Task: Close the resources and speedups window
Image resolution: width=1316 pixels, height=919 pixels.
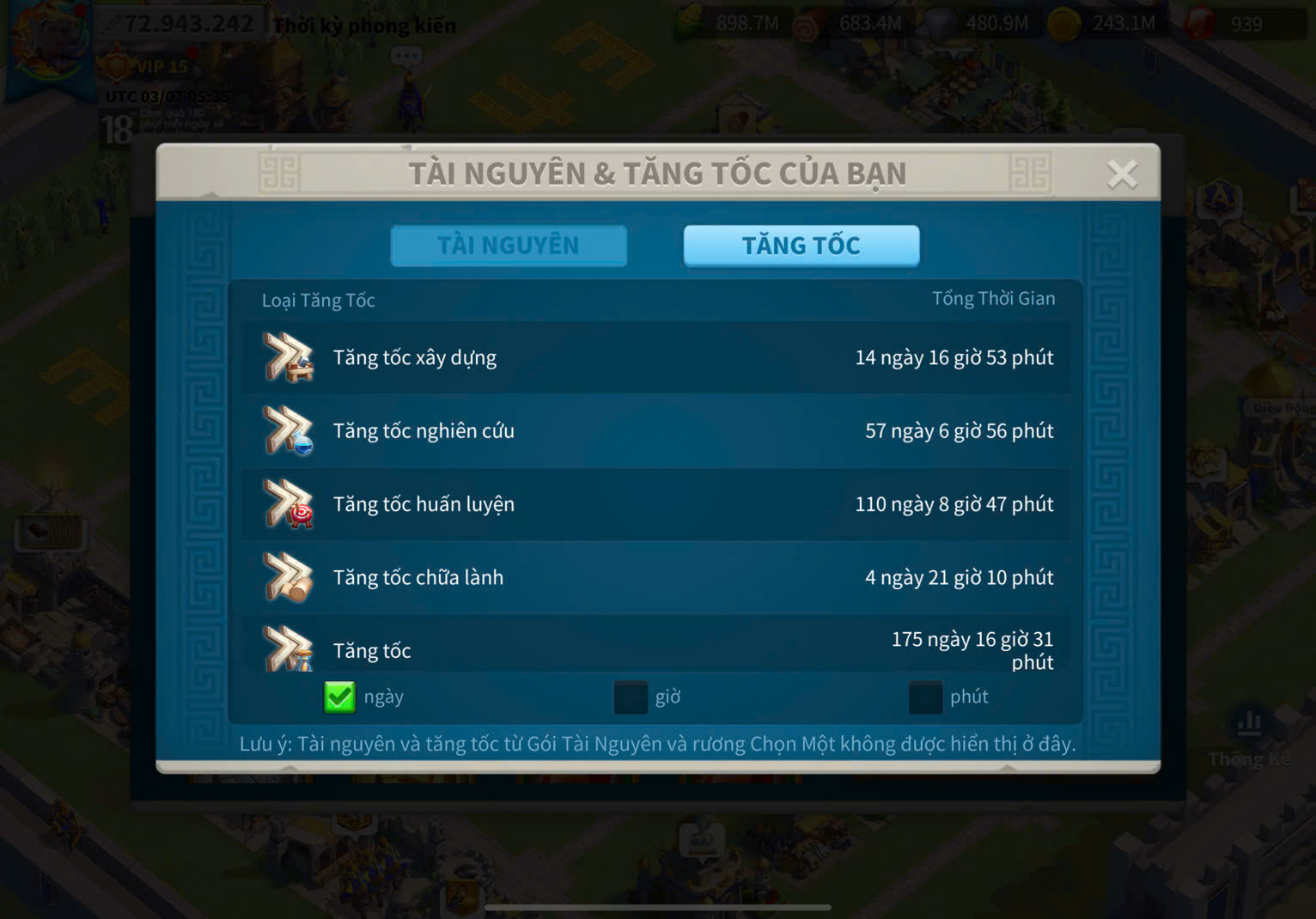Action: pos(1122,174)
